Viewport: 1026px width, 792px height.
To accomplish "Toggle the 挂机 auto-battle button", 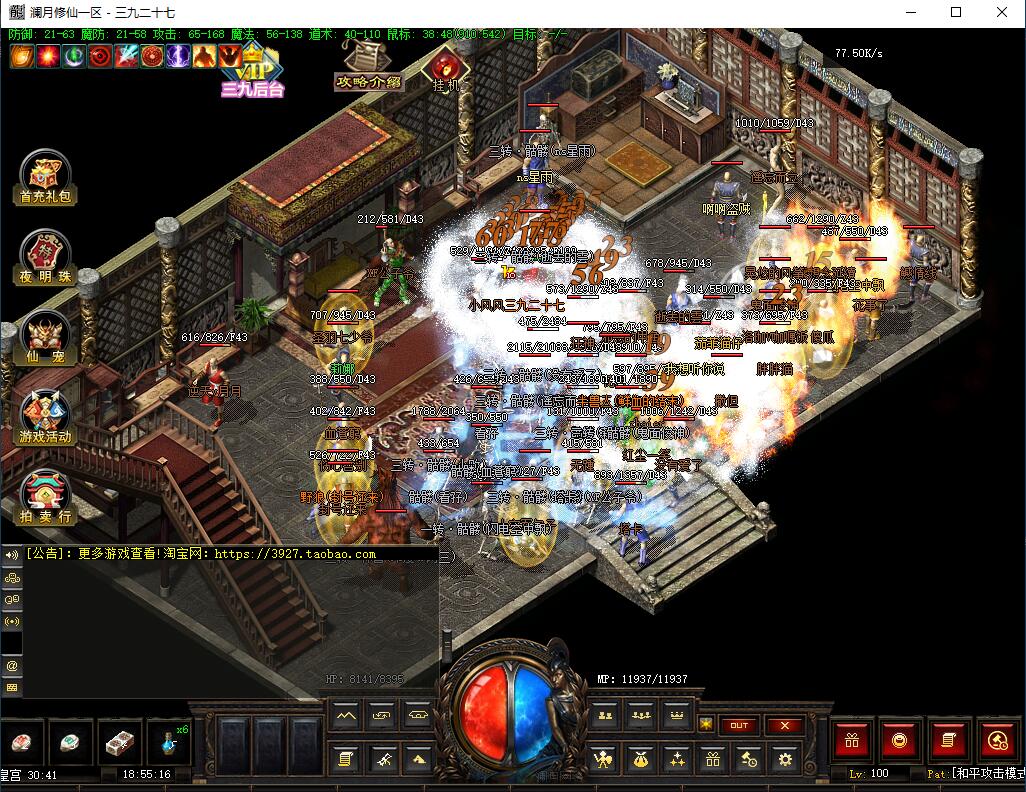I will [x=444, y=68].
